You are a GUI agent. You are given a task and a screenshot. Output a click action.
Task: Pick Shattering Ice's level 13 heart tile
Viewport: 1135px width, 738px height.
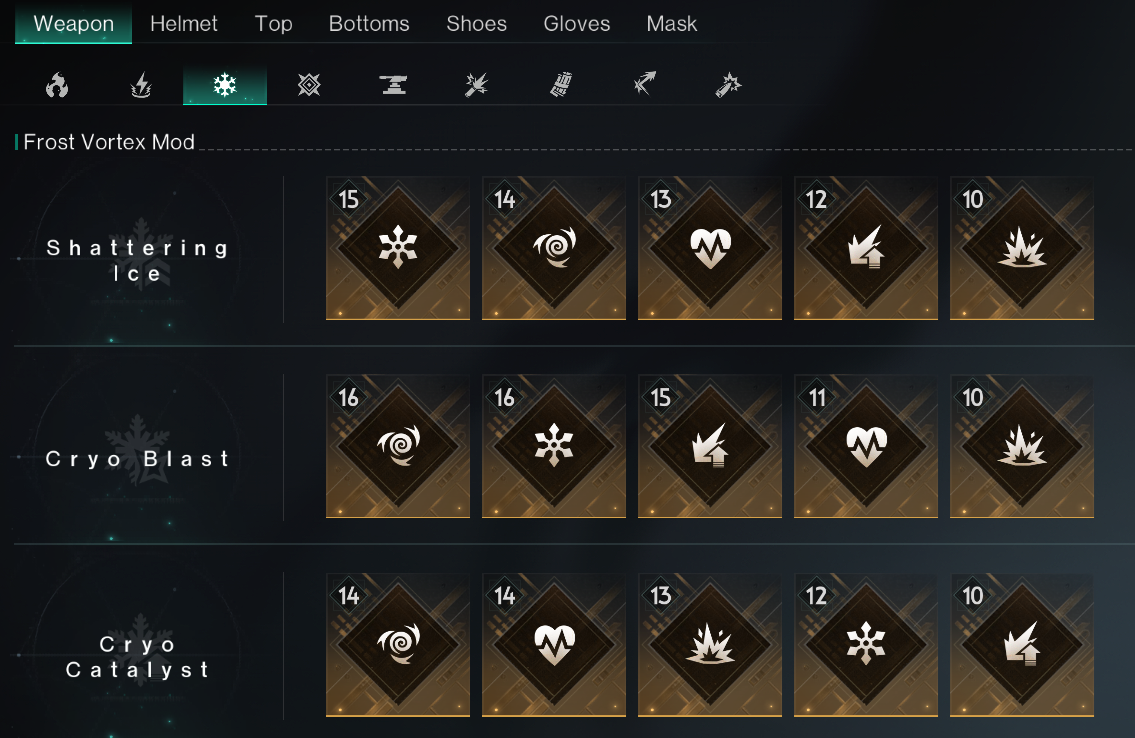tap(710, 248)
